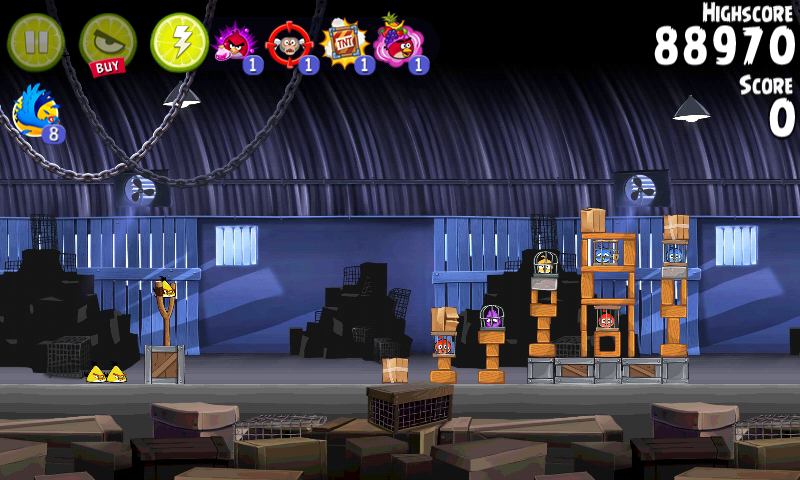Screen dimensions: 800x480
Task: Open the Mighty Eagle buy button
Action: (x=107, y=44)
